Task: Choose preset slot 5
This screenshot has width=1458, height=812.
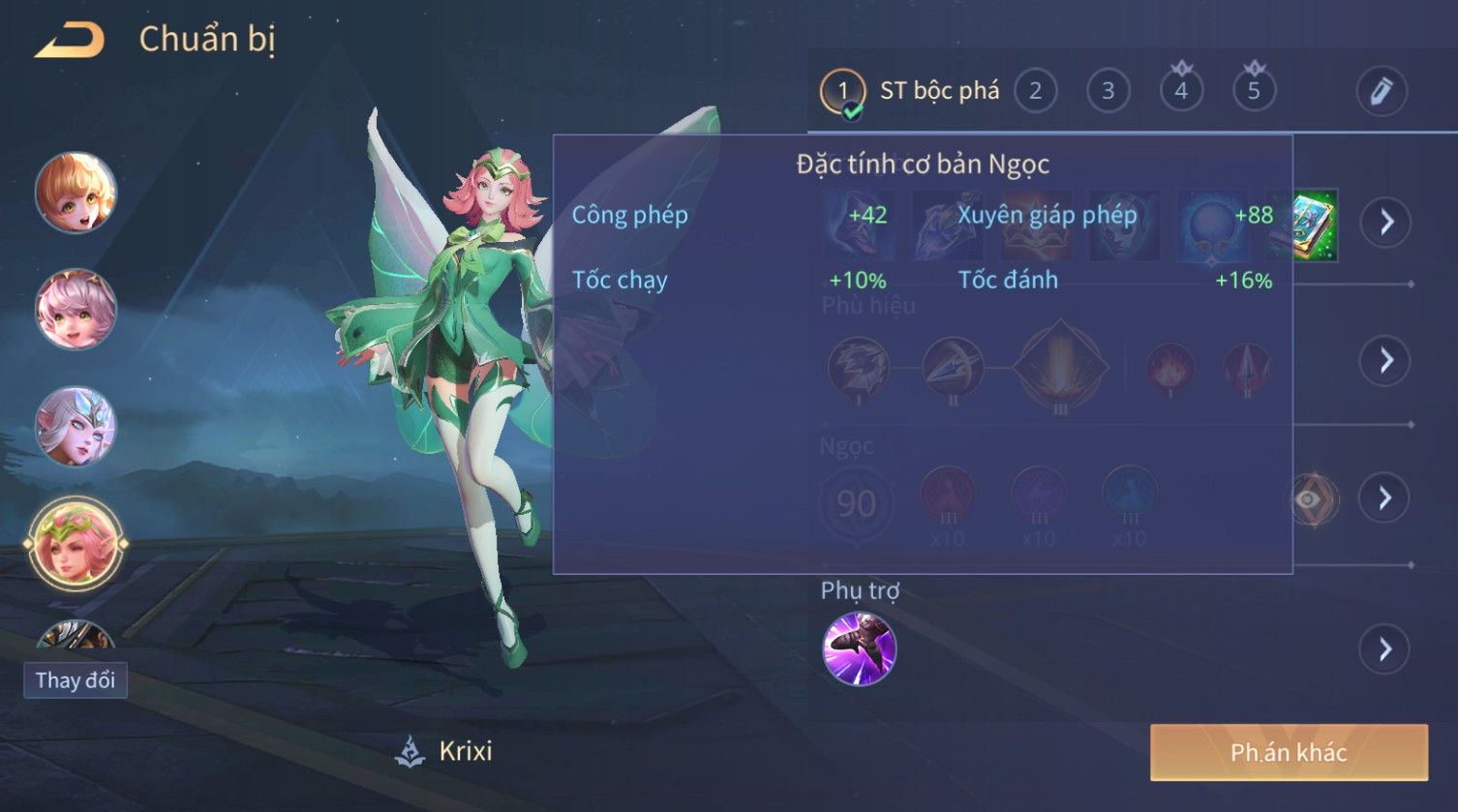Action: [x=1254, y=92]
